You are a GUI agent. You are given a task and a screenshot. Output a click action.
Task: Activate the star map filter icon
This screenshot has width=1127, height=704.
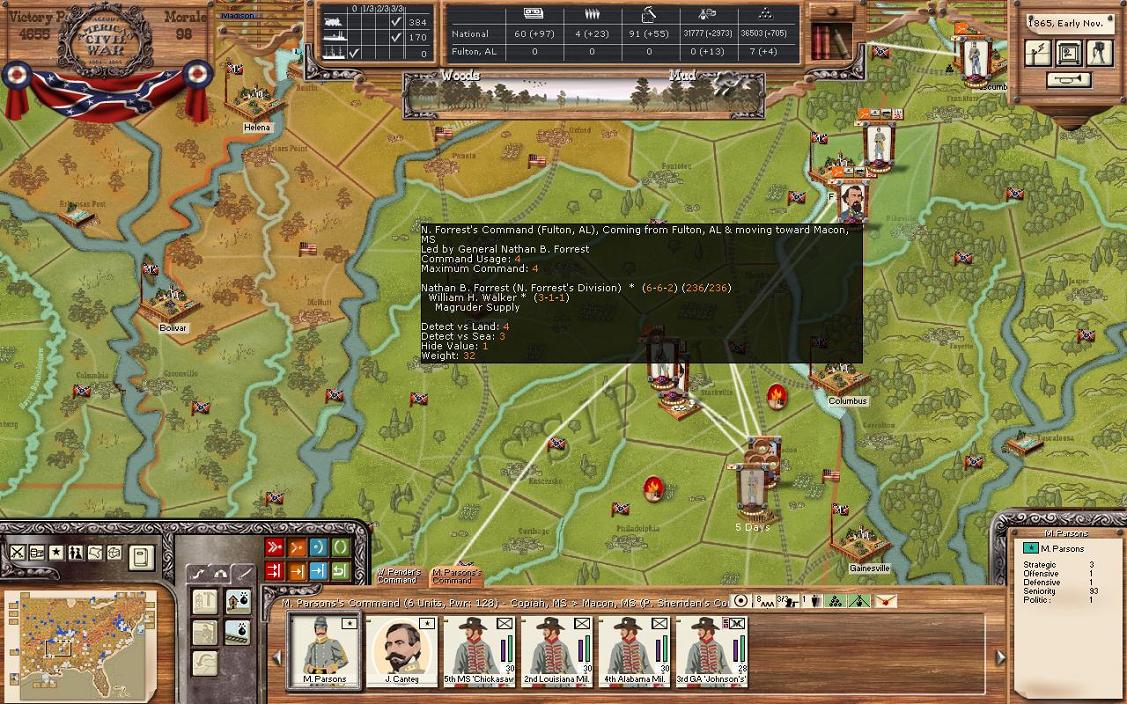point(56,553)
